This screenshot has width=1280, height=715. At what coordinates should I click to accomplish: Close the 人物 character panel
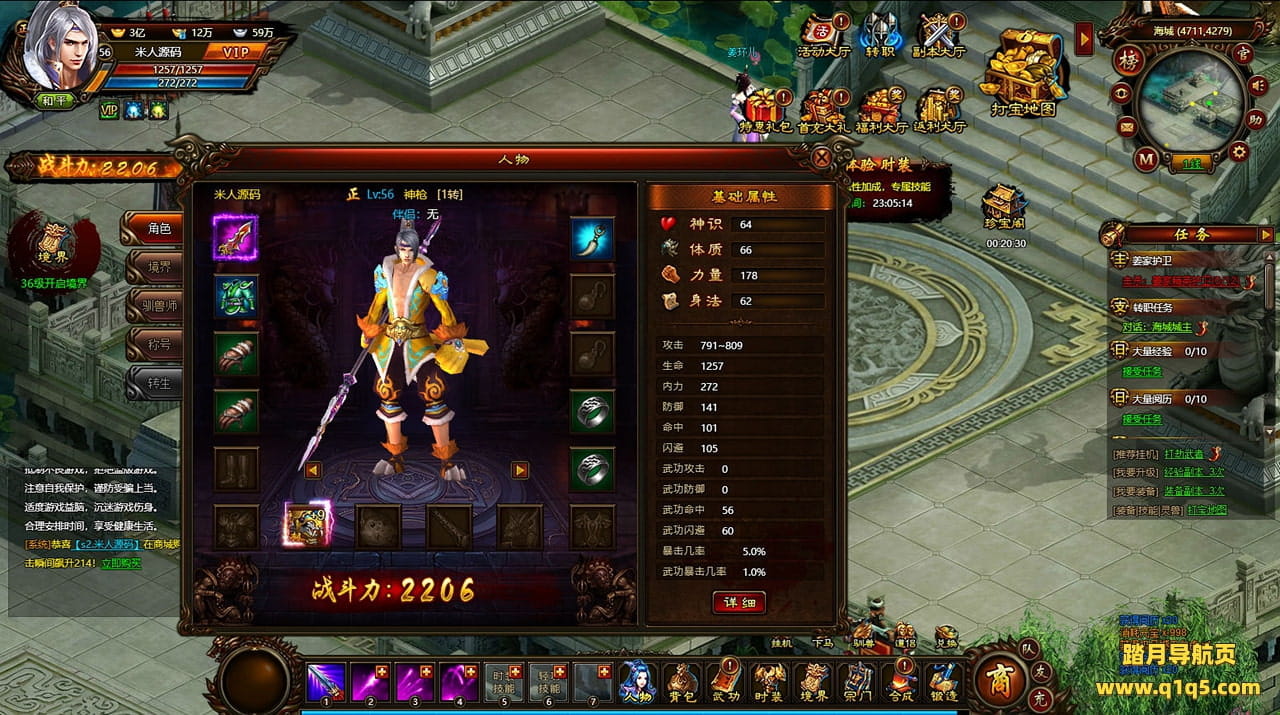point(821,158)
